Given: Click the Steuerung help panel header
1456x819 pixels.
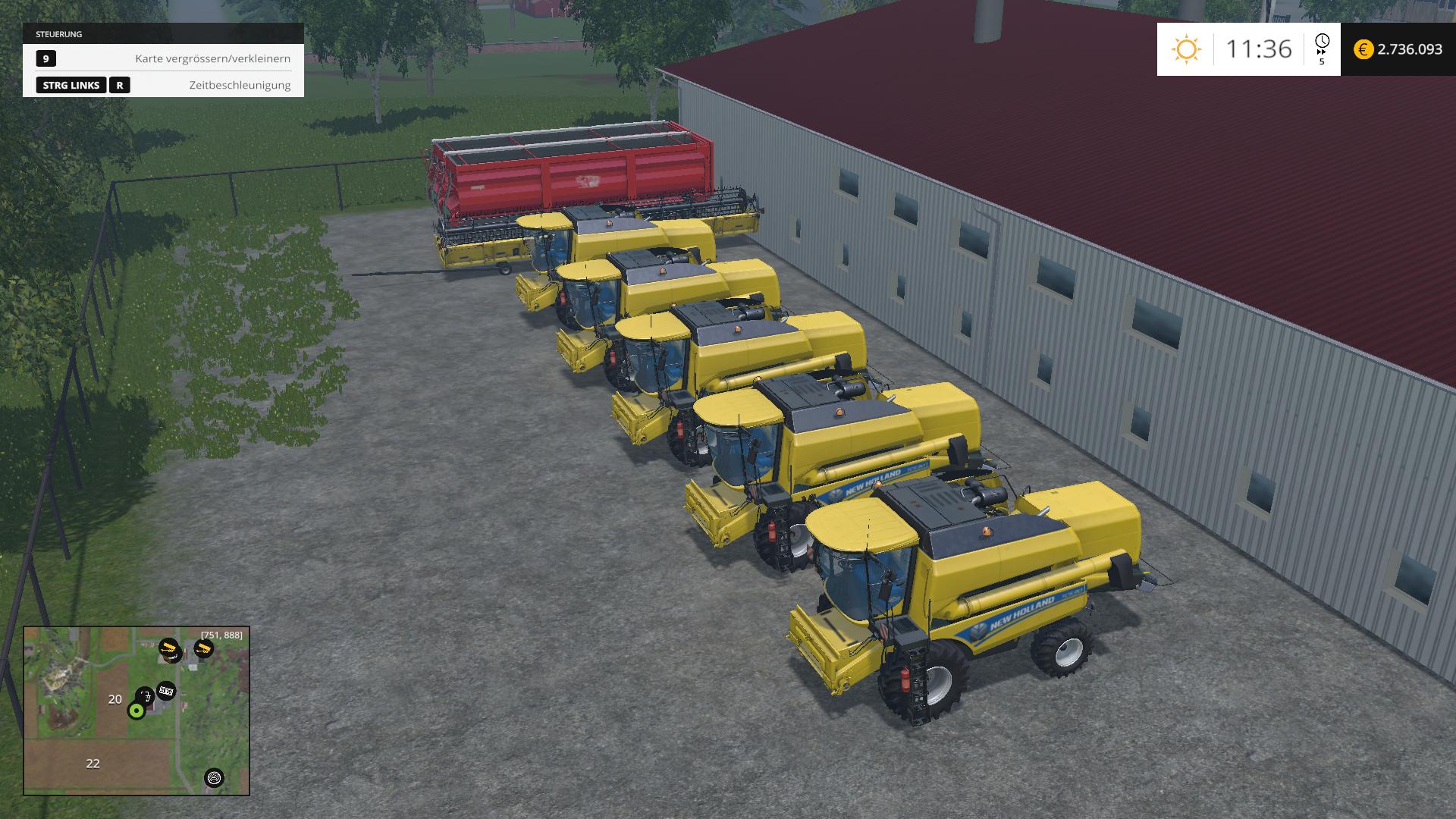Looking at the screenshot, I should tap(163, 34).
